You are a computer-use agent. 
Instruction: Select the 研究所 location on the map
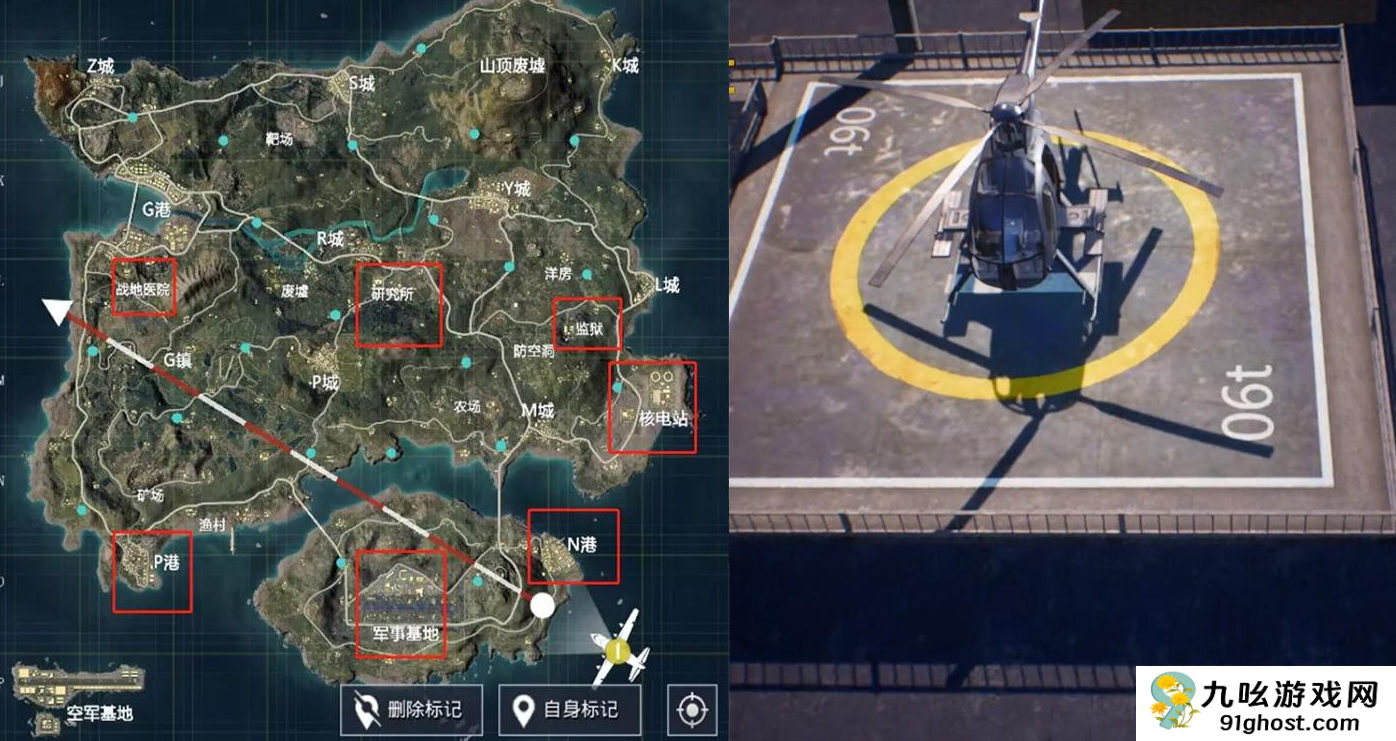pyautogui.click(x=399, y=305)
